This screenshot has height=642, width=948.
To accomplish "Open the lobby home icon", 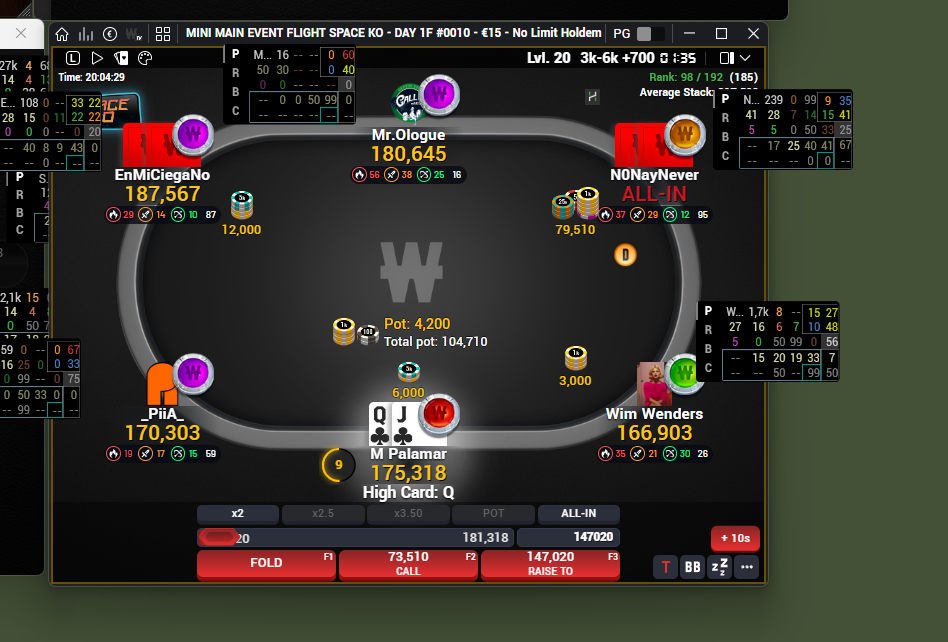I will [62, 33].
